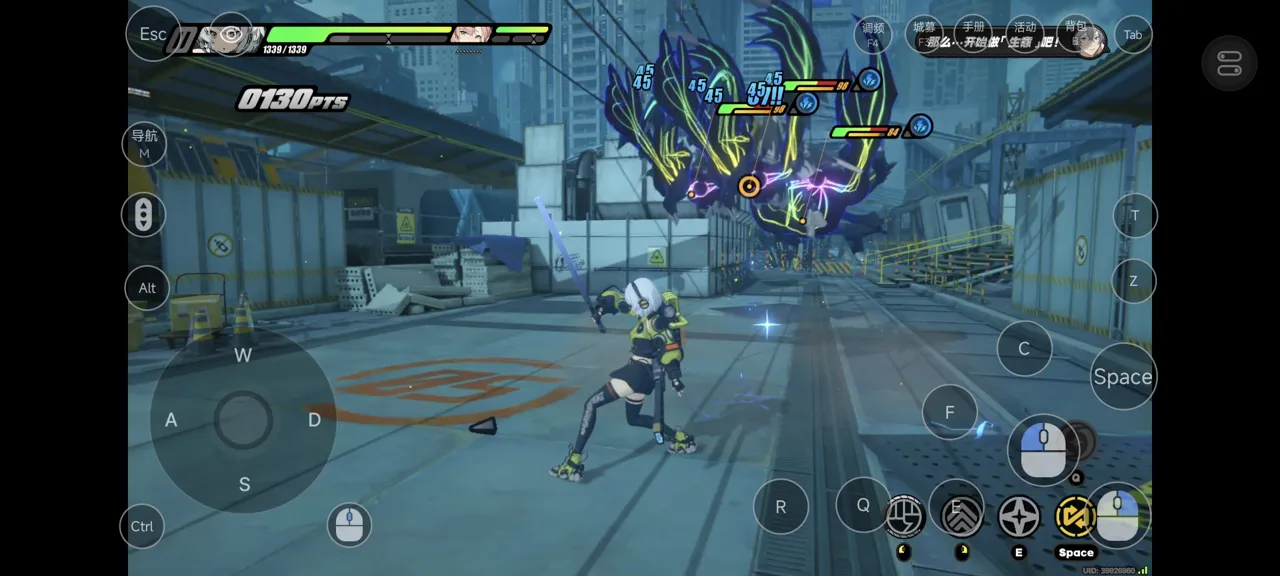The image size is (1280, 576).
Task: Toggle the eye visibility icon
Action: tap(231, 34)
